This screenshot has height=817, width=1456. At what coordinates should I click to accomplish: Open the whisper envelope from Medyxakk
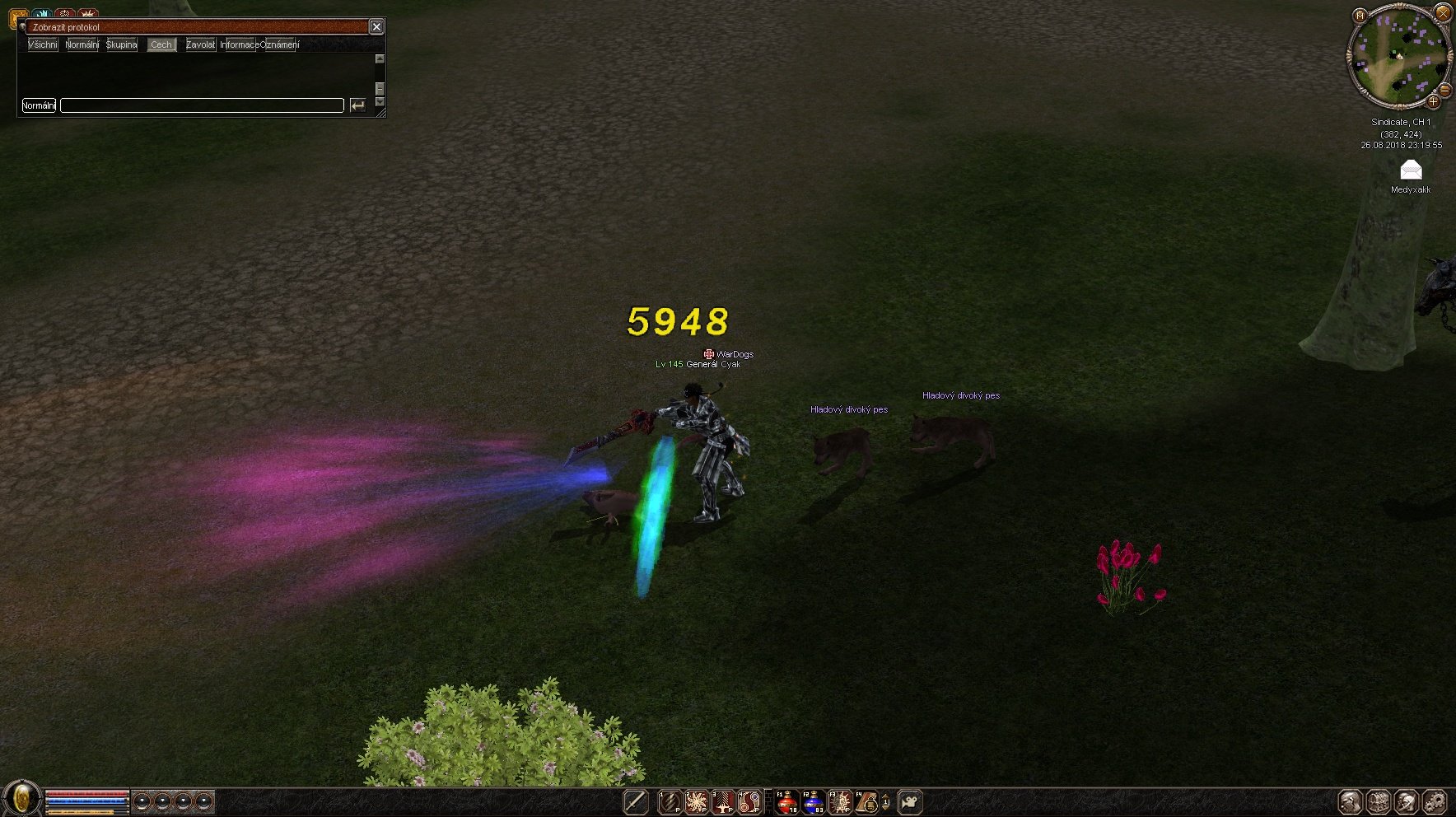1411,170
